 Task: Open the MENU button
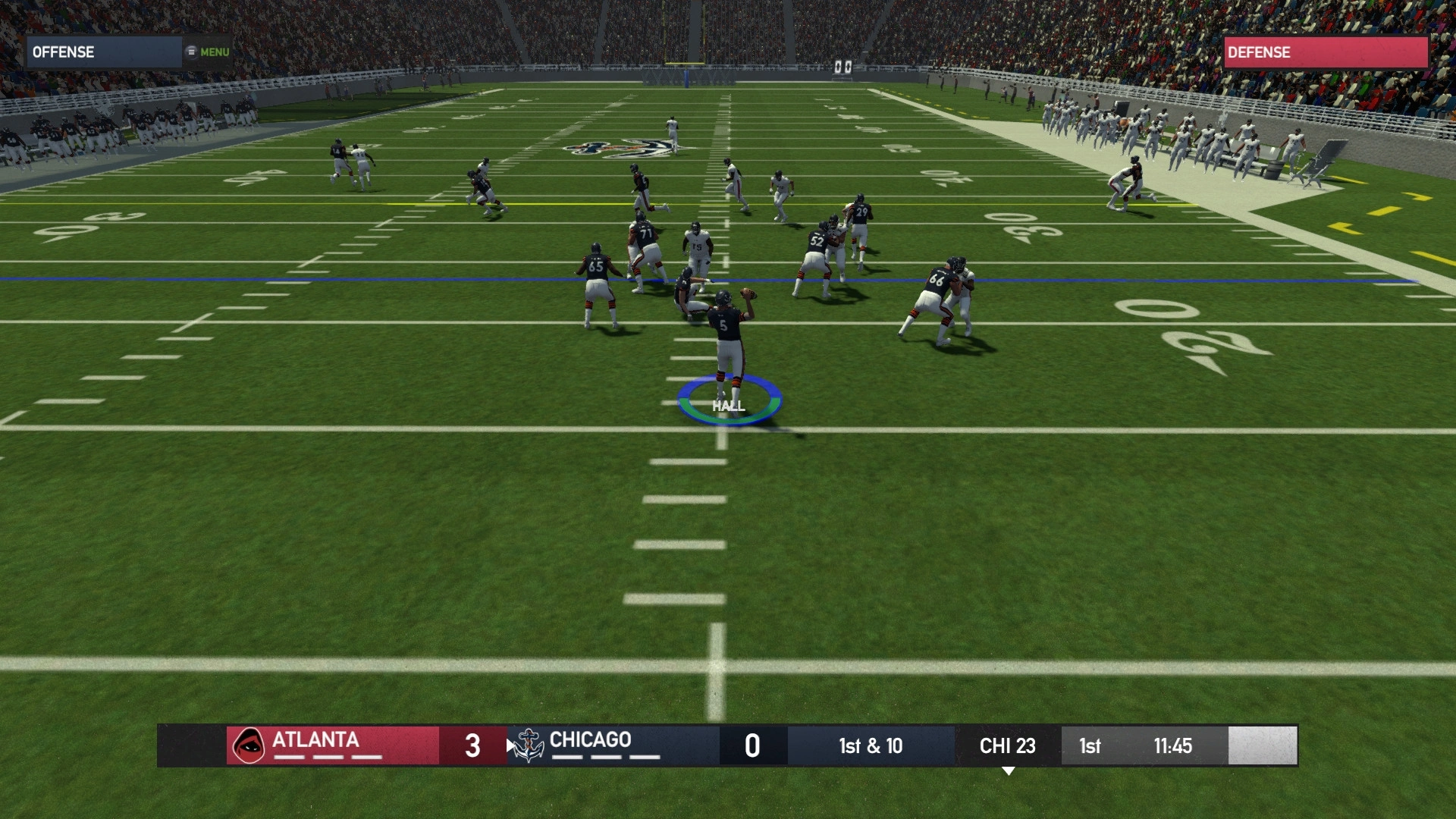coord(208,52)
